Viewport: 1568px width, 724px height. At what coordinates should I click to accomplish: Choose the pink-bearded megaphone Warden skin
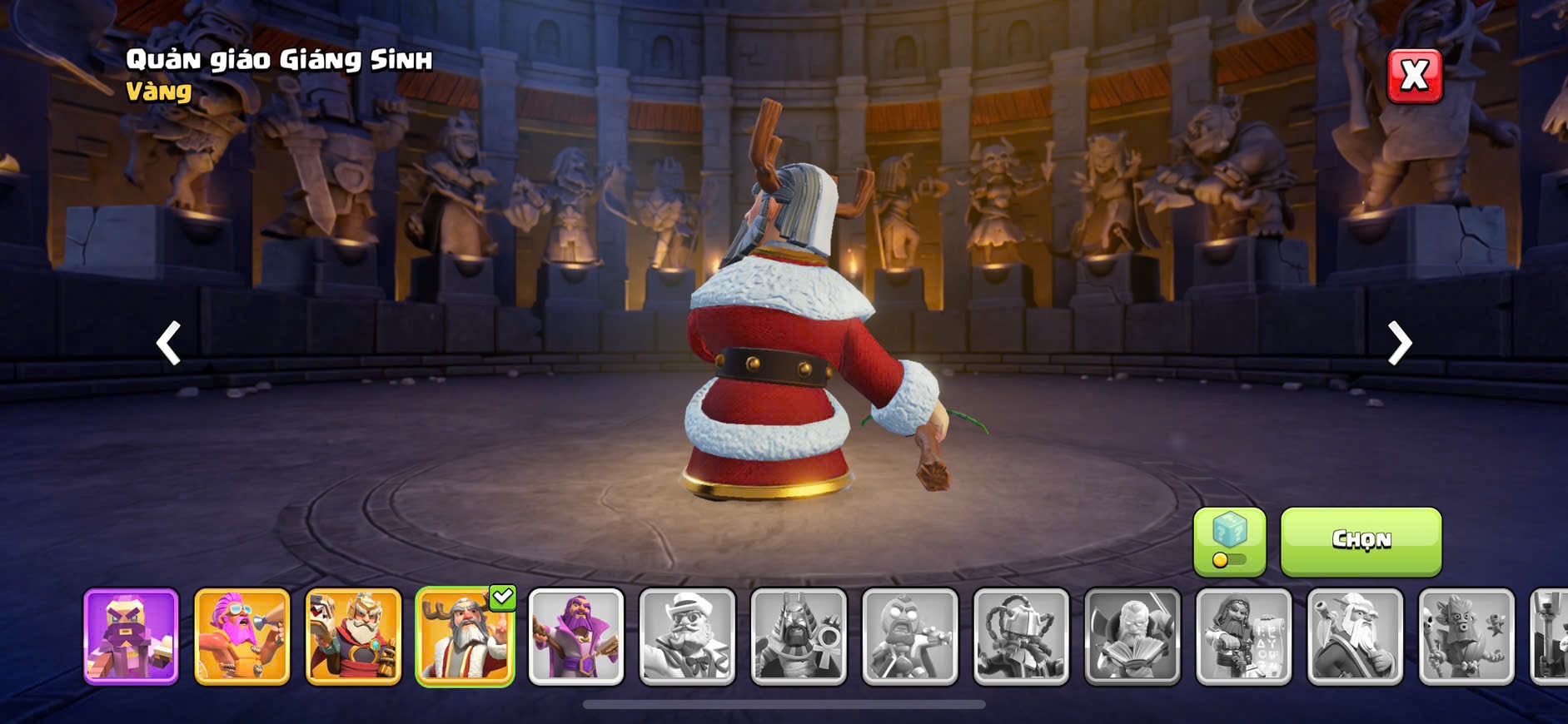(x=242, y=637)
